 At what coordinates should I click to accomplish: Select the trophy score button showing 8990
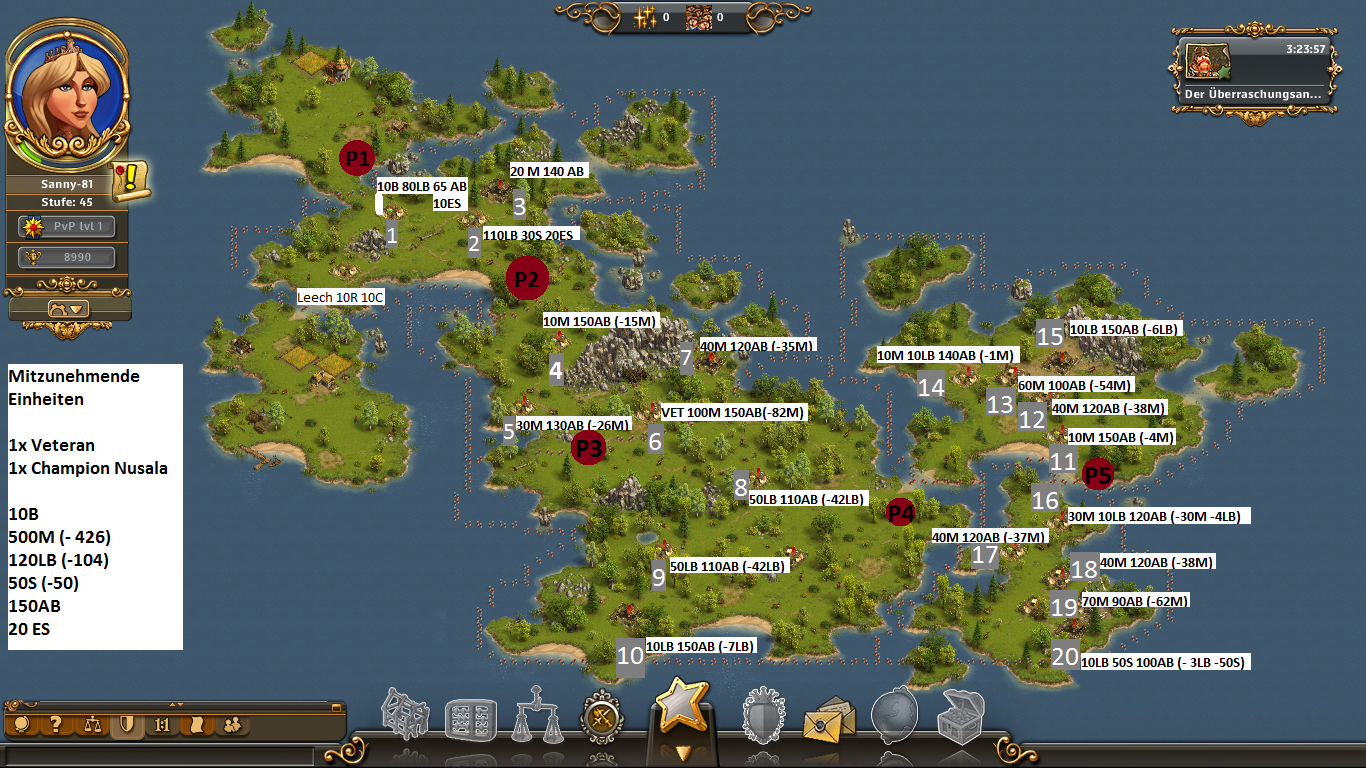coord(67,258)
